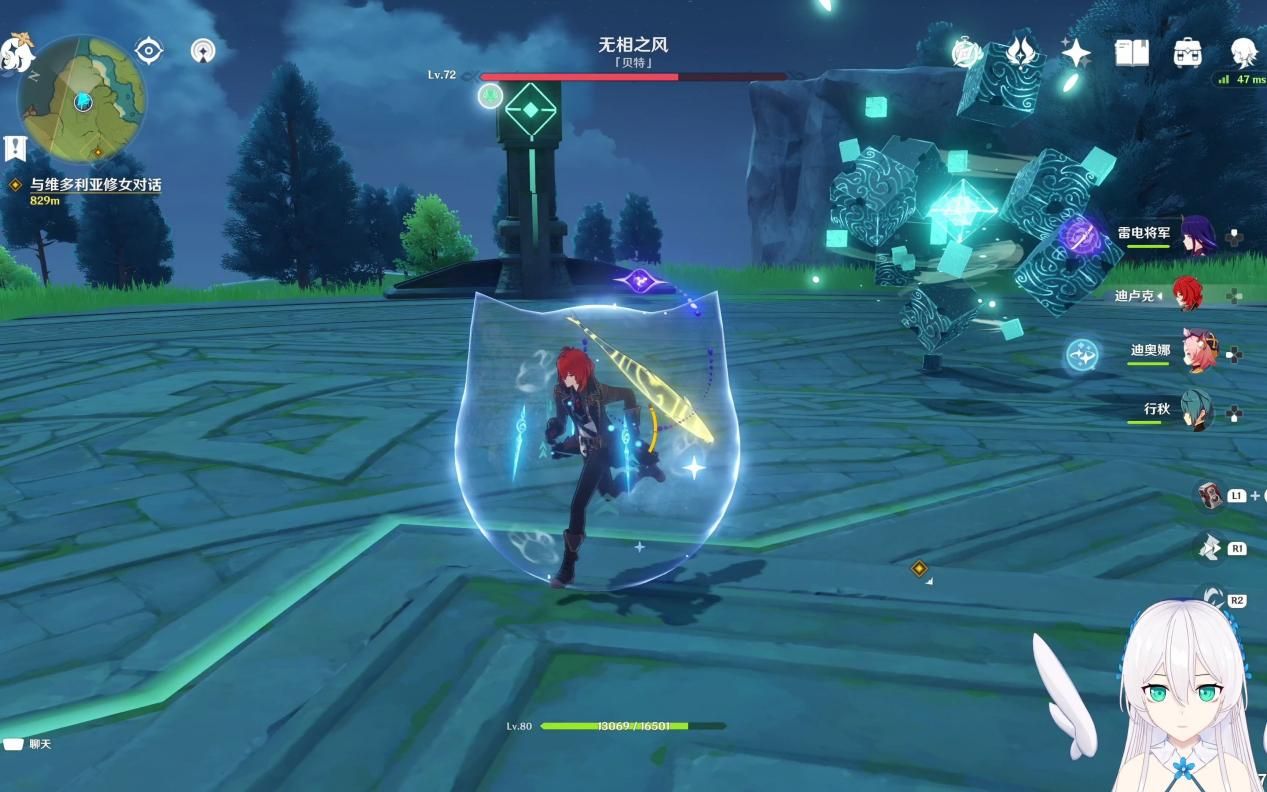
Task: Open the backpack inventory icon
Action: click(1187, 52)
